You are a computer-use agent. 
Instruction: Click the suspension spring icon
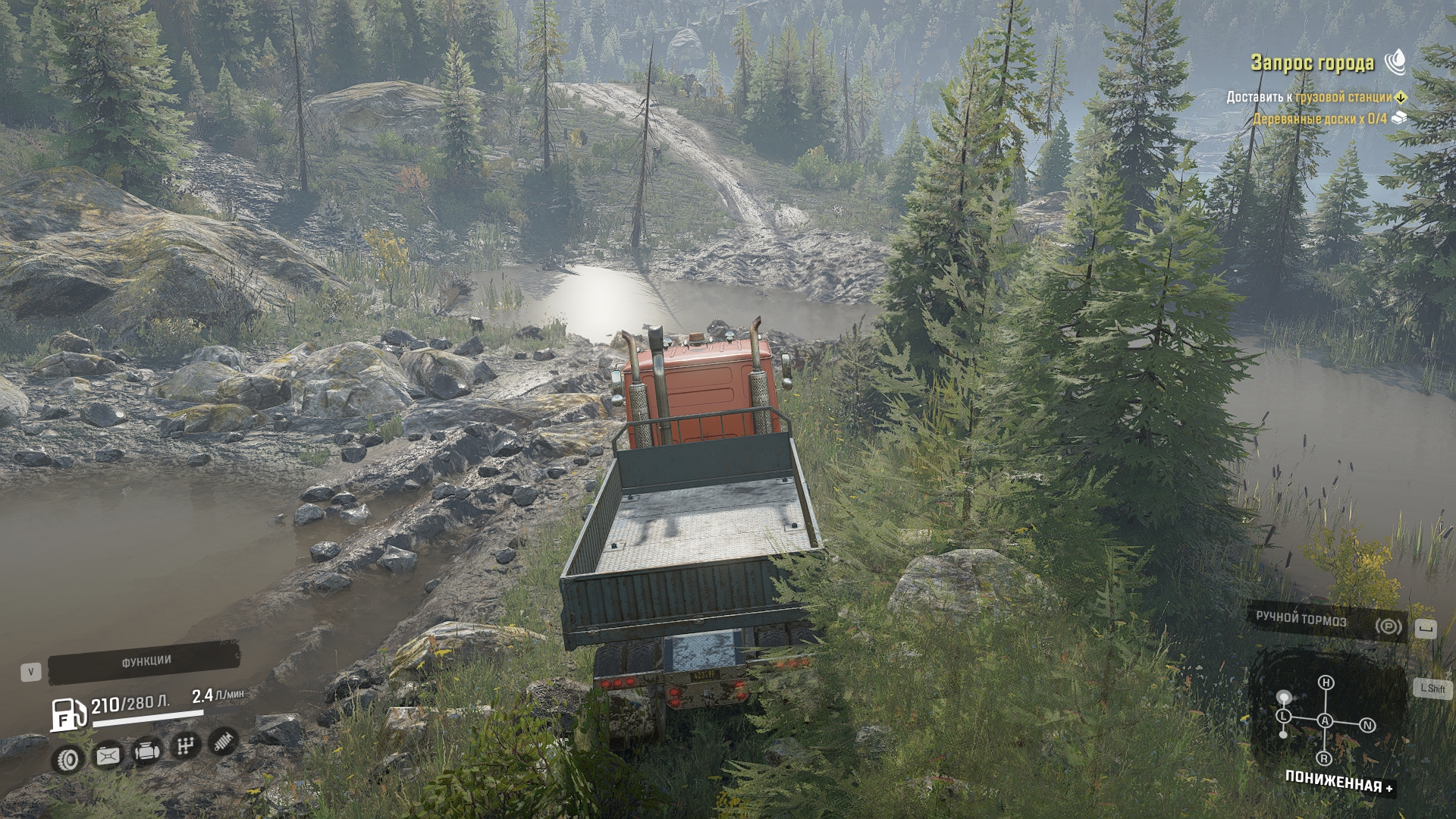point(223,741)
